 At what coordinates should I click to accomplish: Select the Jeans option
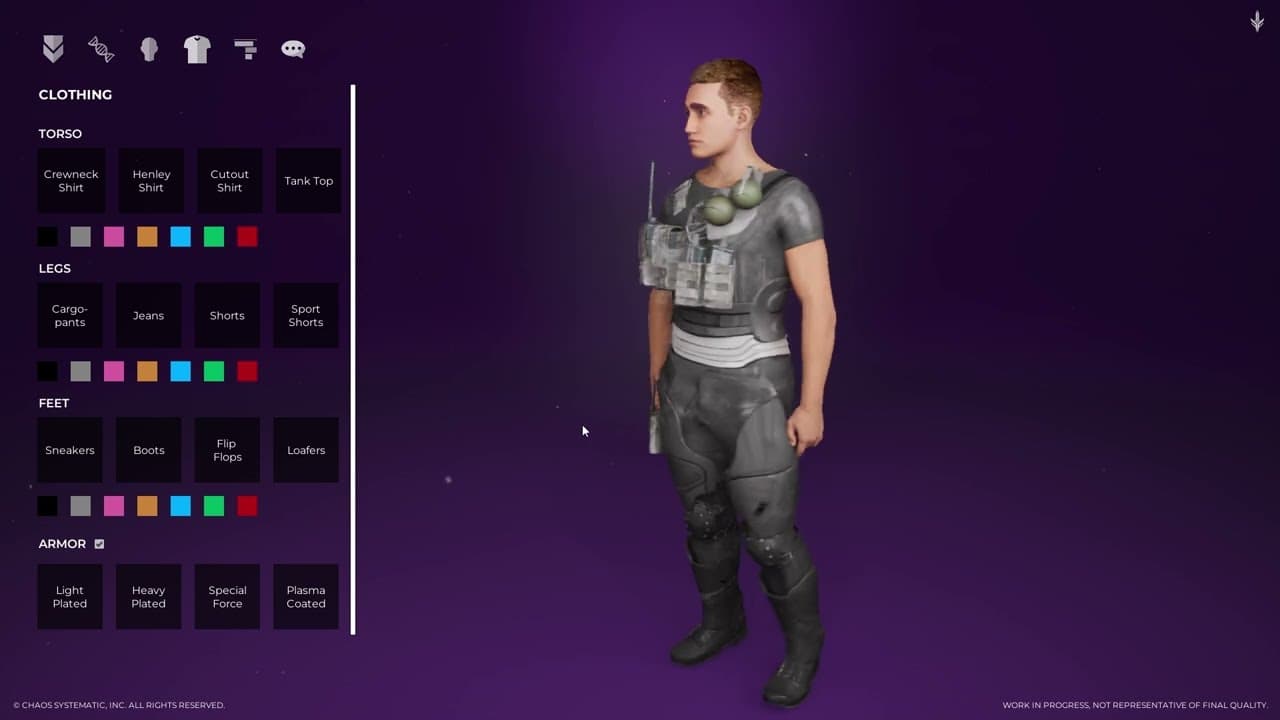pyautogui.click(x=148, y=316)
